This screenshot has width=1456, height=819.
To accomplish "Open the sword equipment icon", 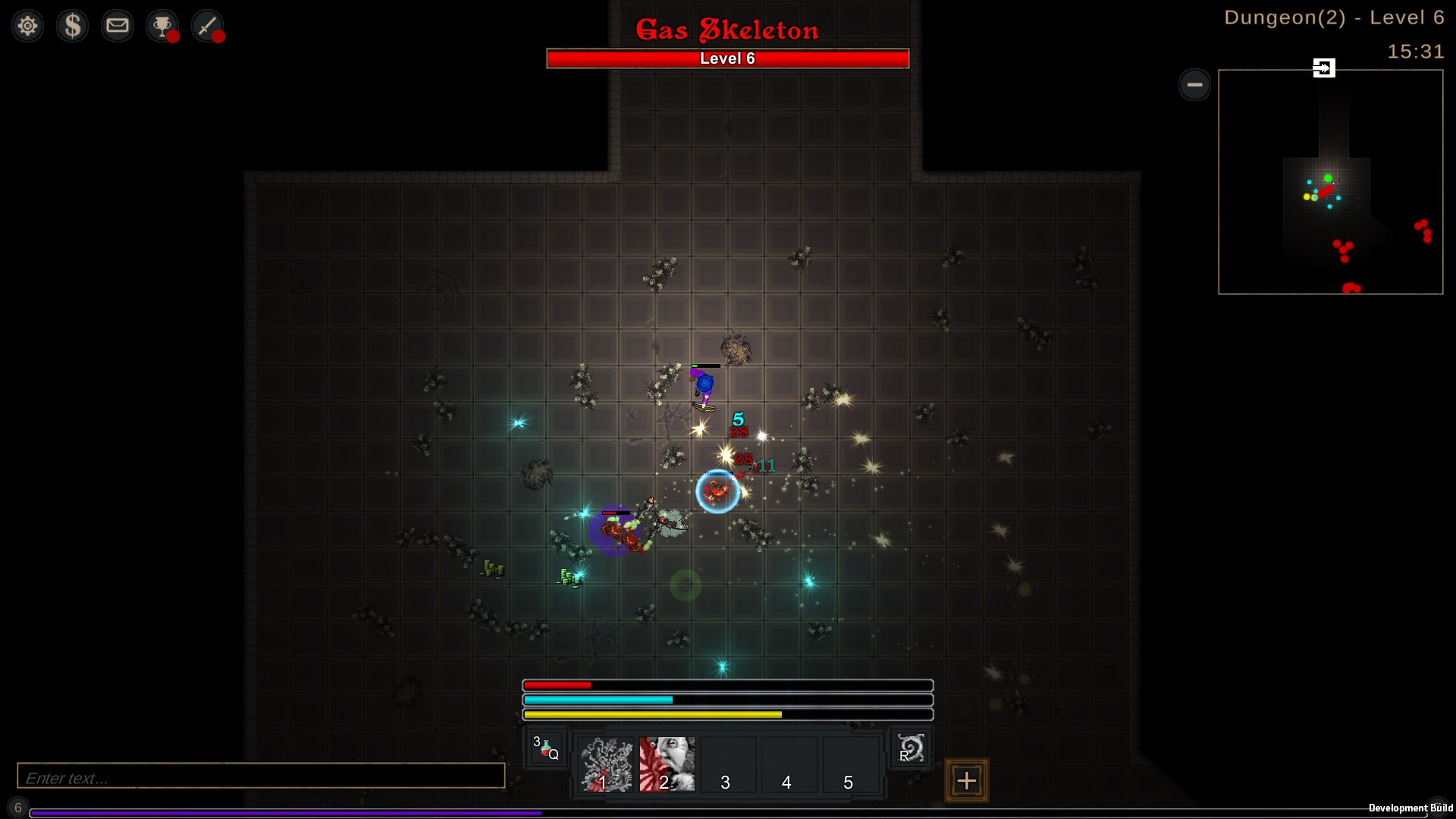I will pos(207,26).
